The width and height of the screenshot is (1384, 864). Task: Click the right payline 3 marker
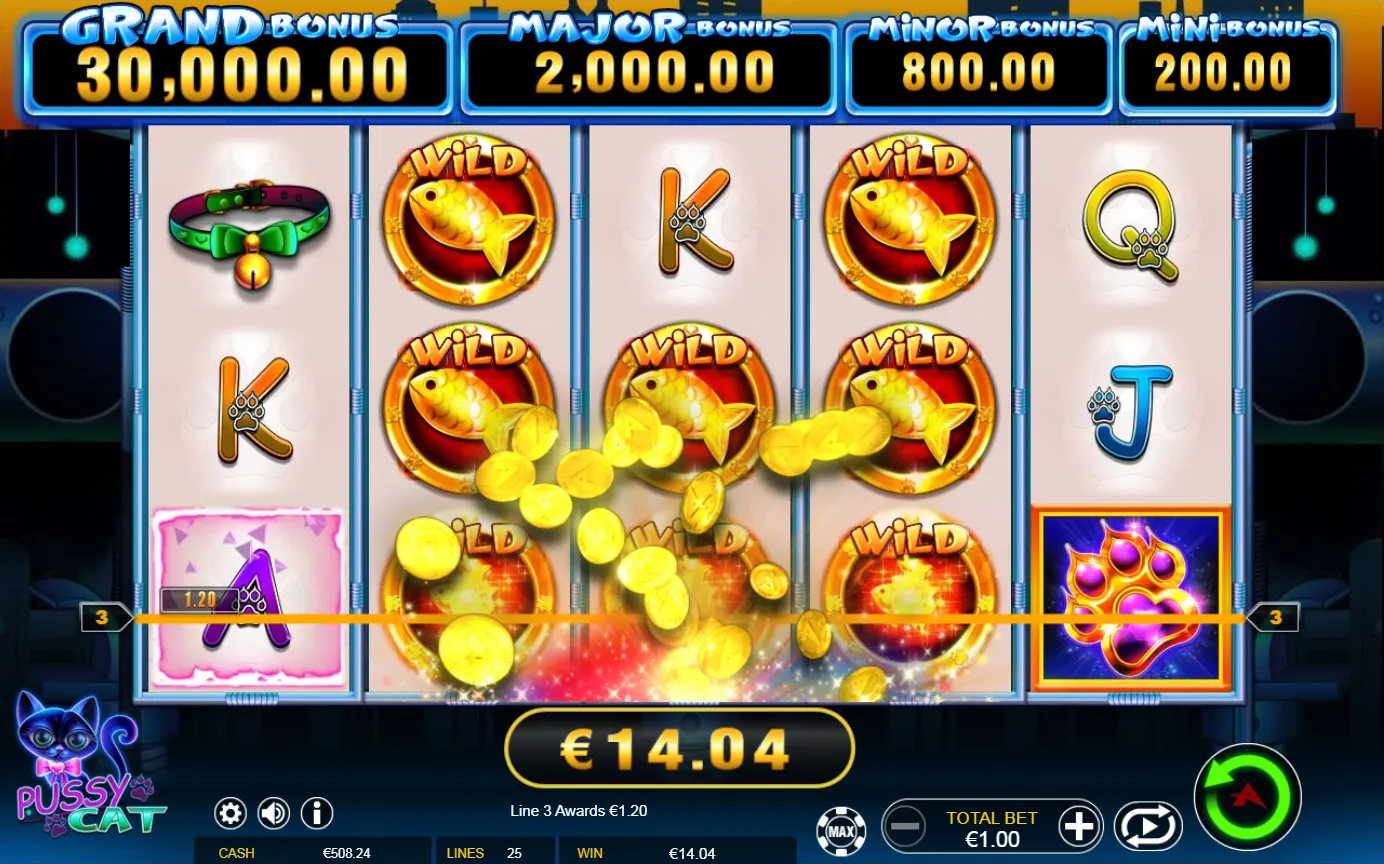[1275, 617]
